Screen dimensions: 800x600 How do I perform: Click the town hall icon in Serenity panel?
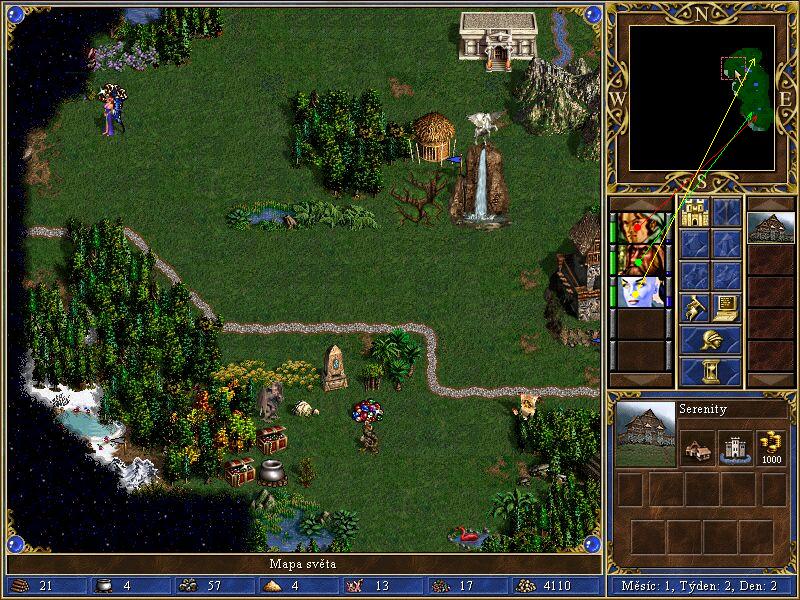coord(699,448)
